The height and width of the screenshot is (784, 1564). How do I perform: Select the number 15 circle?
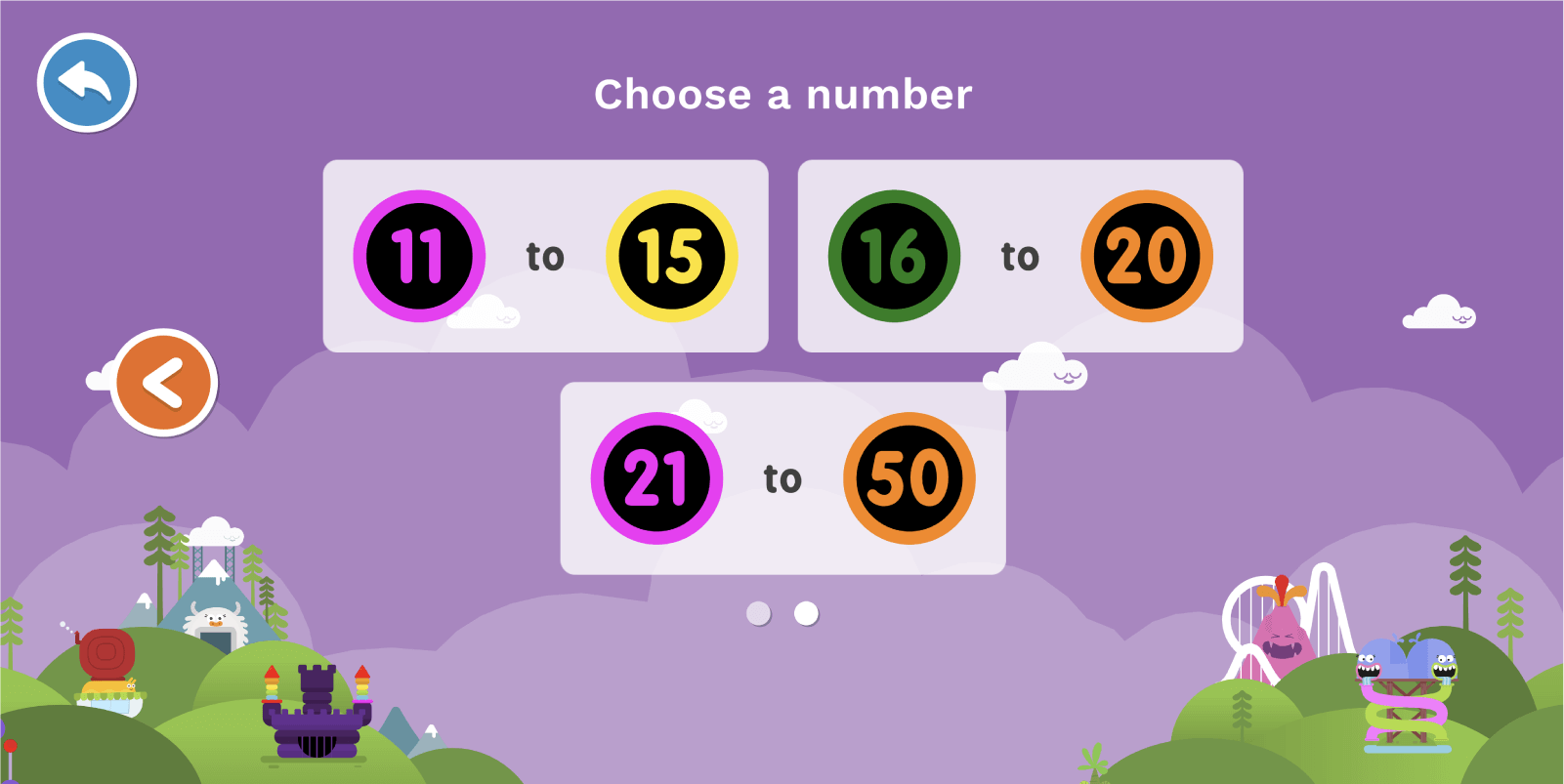(672, 255)
